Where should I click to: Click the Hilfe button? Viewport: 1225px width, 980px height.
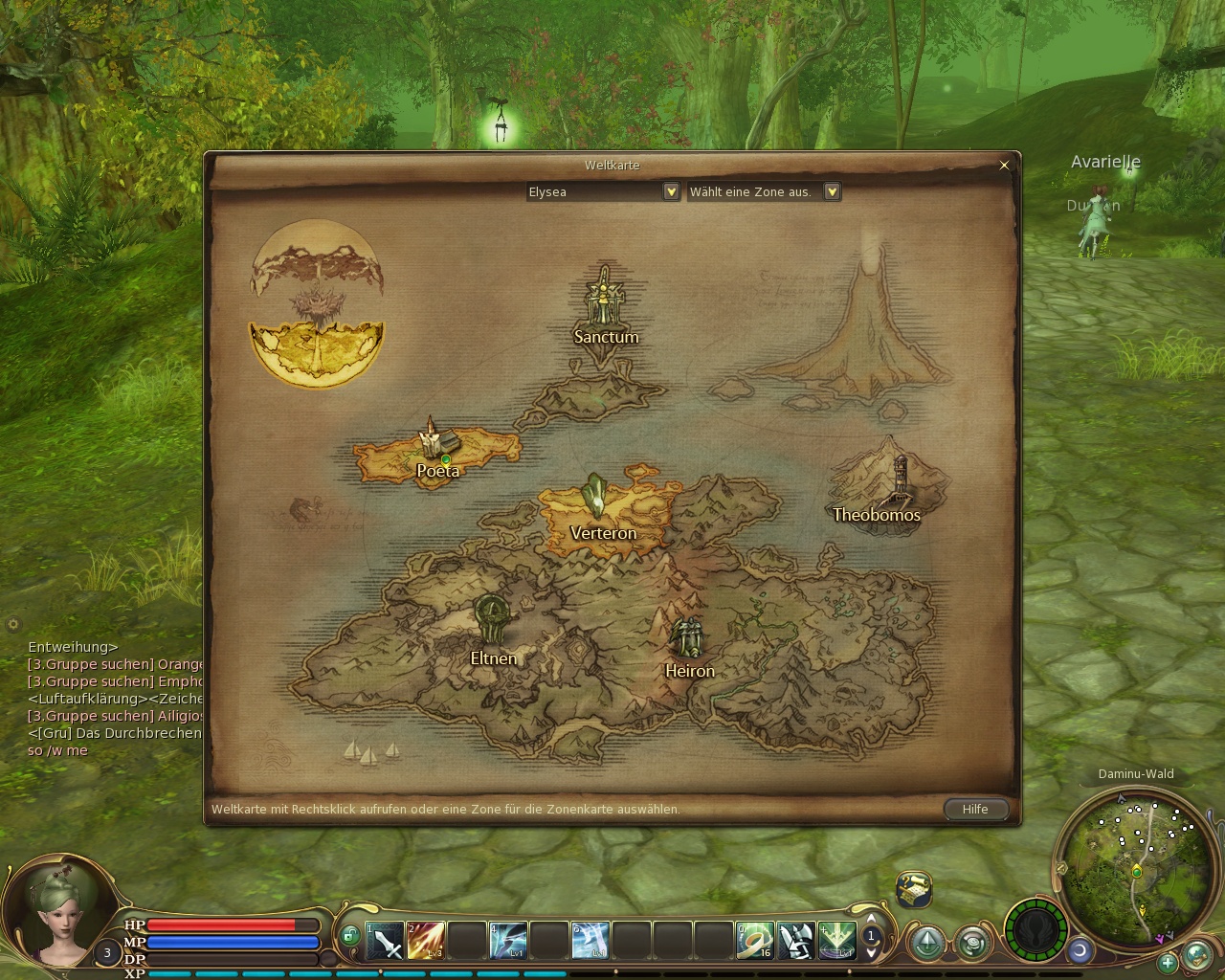point(975,809)
